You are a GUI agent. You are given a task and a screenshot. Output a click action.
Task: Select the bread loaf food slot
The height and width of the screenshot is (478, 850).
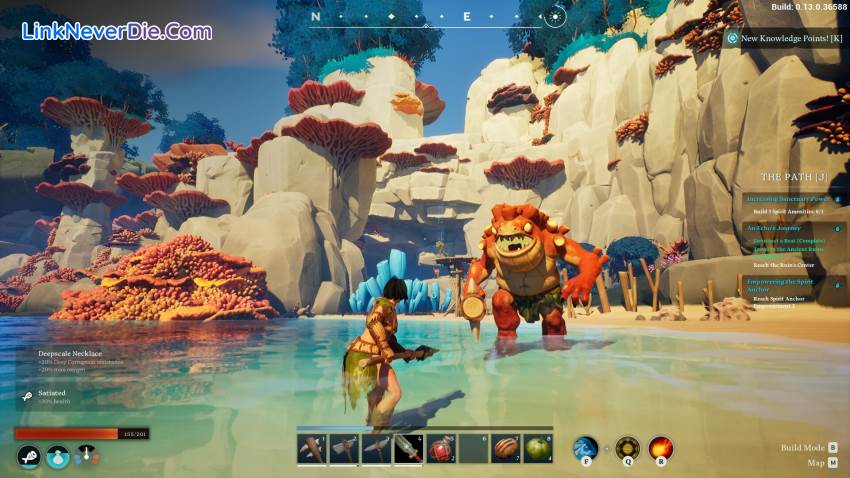(x=505, y=449)
